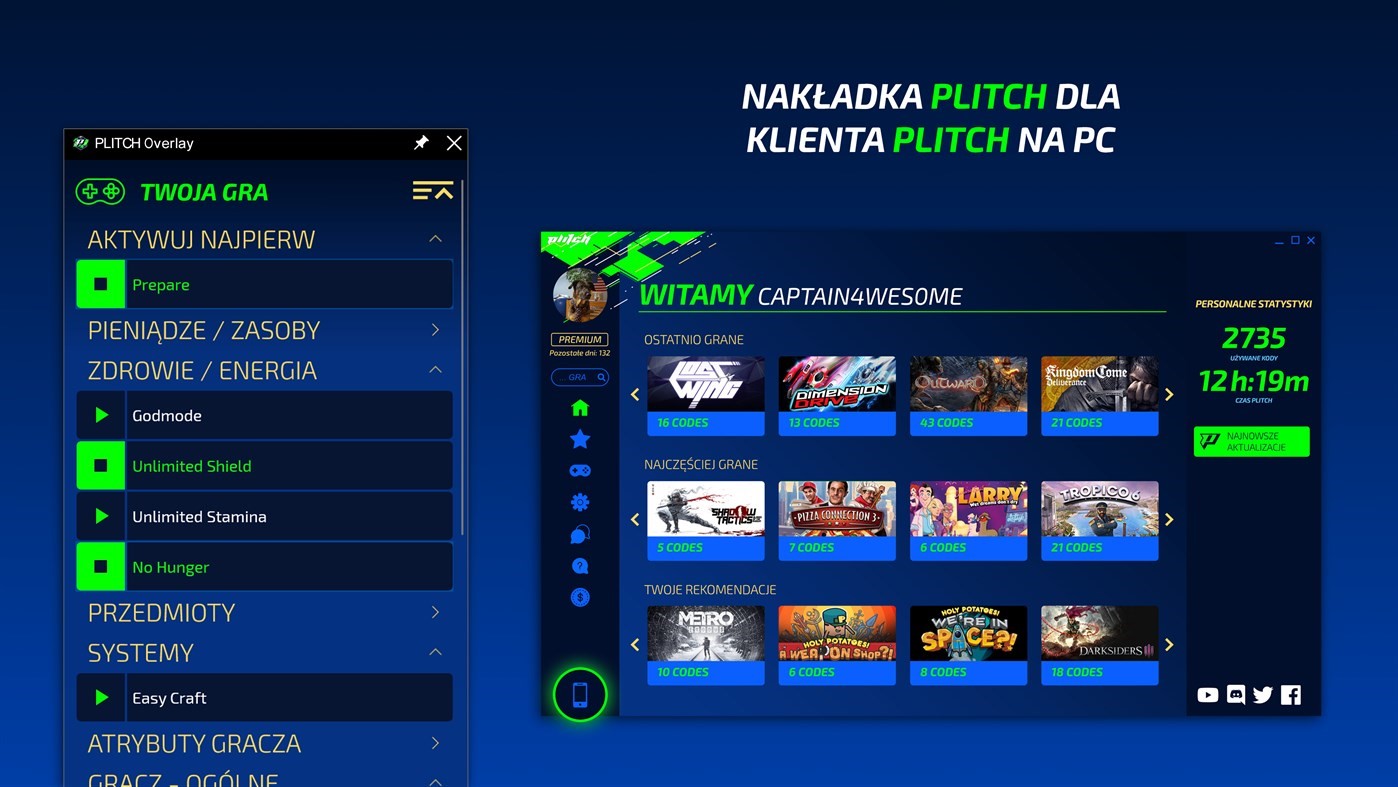
Task: Deactivate the Unlimited Shield cheat
Action: [x=101, y=466]
